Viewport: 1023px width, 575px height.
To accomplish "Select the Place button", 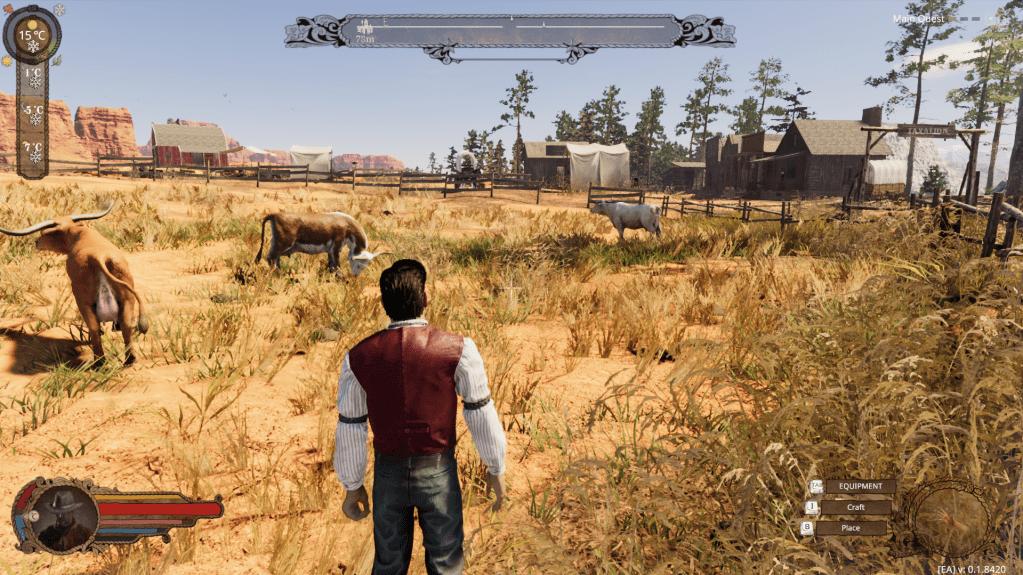I will 850,527.
